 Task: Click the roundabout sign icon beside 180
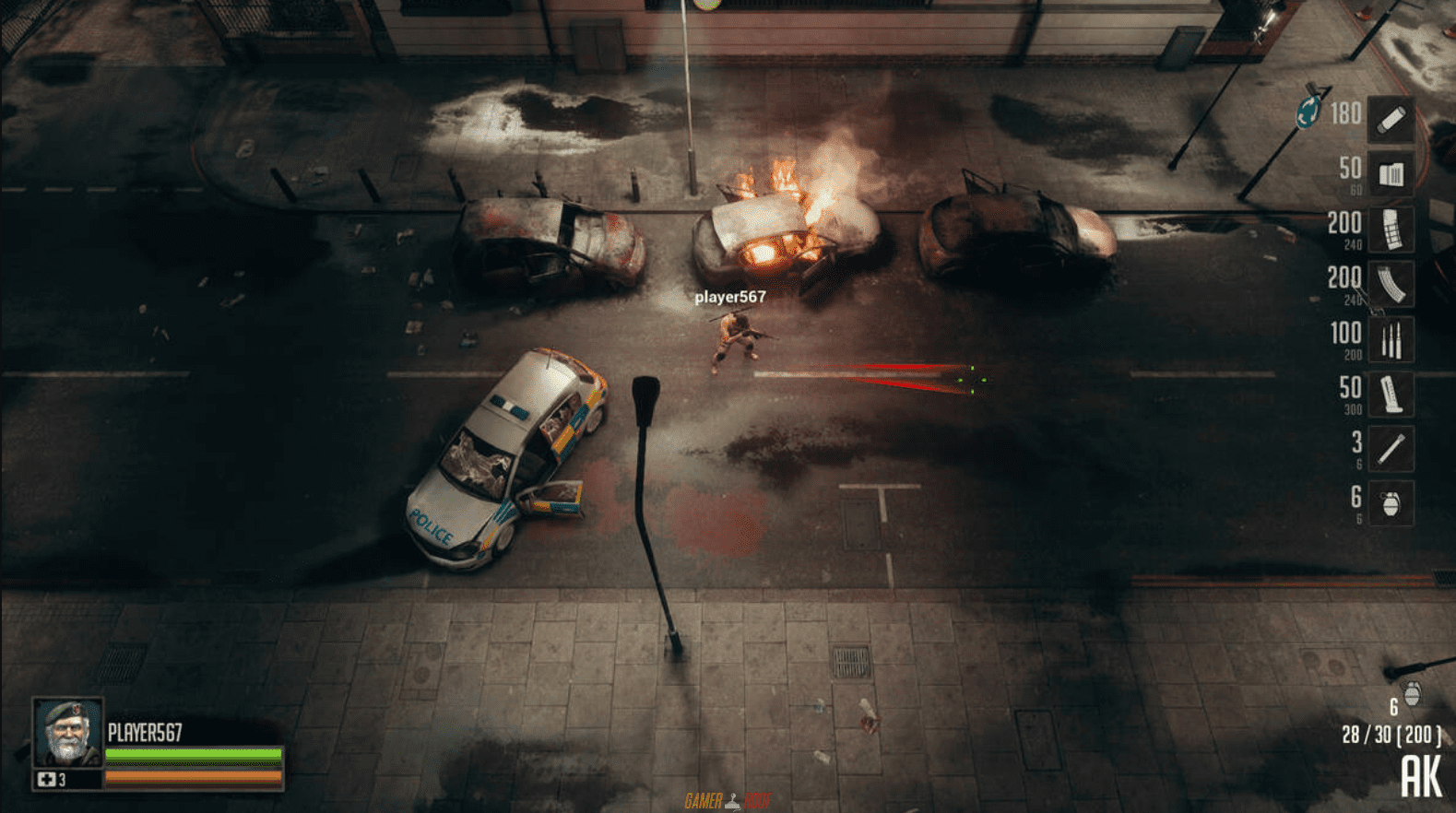point(1308,111)
